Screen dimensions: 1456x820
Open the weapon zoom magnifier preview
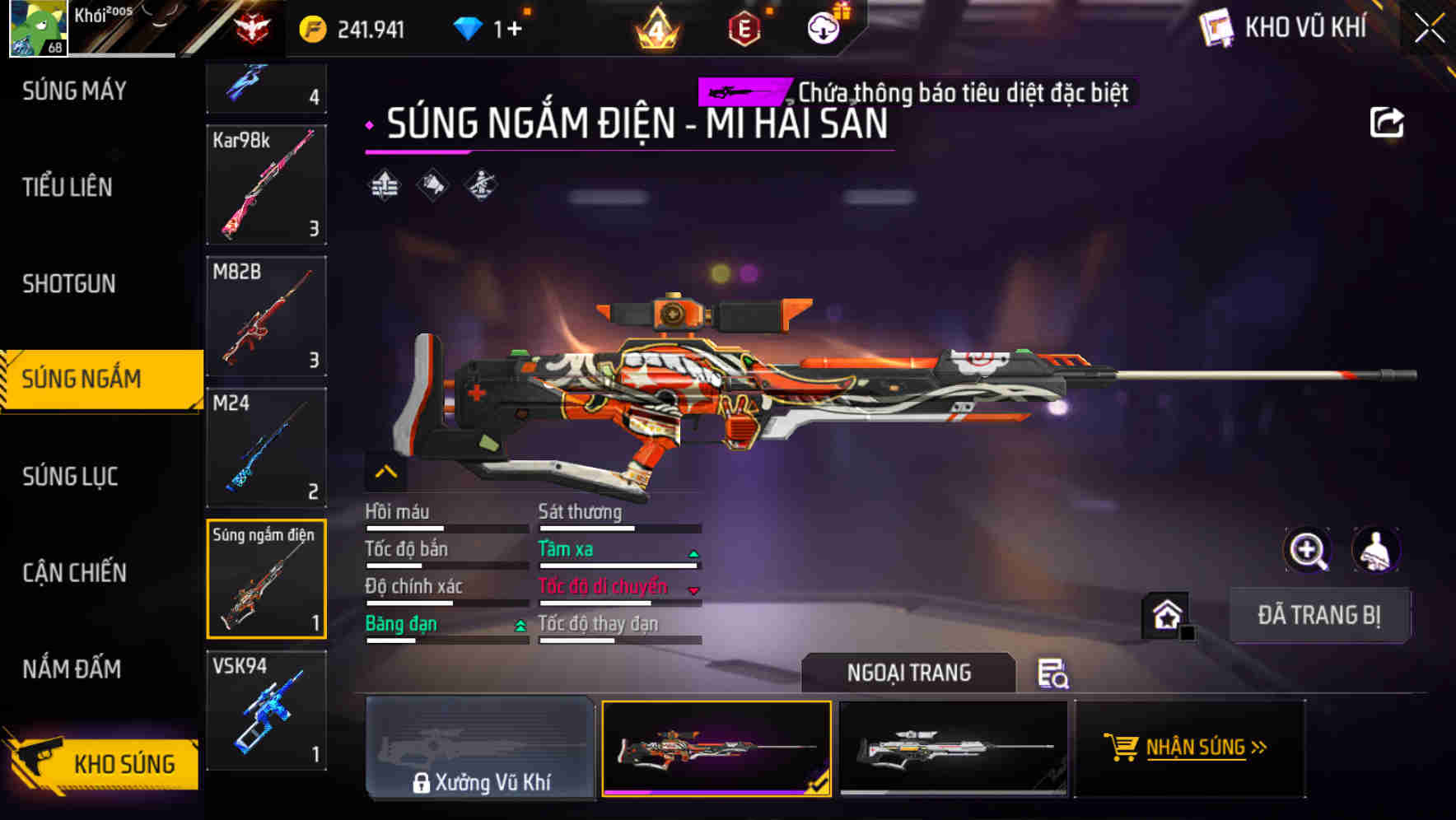(x=1309, y=550)
